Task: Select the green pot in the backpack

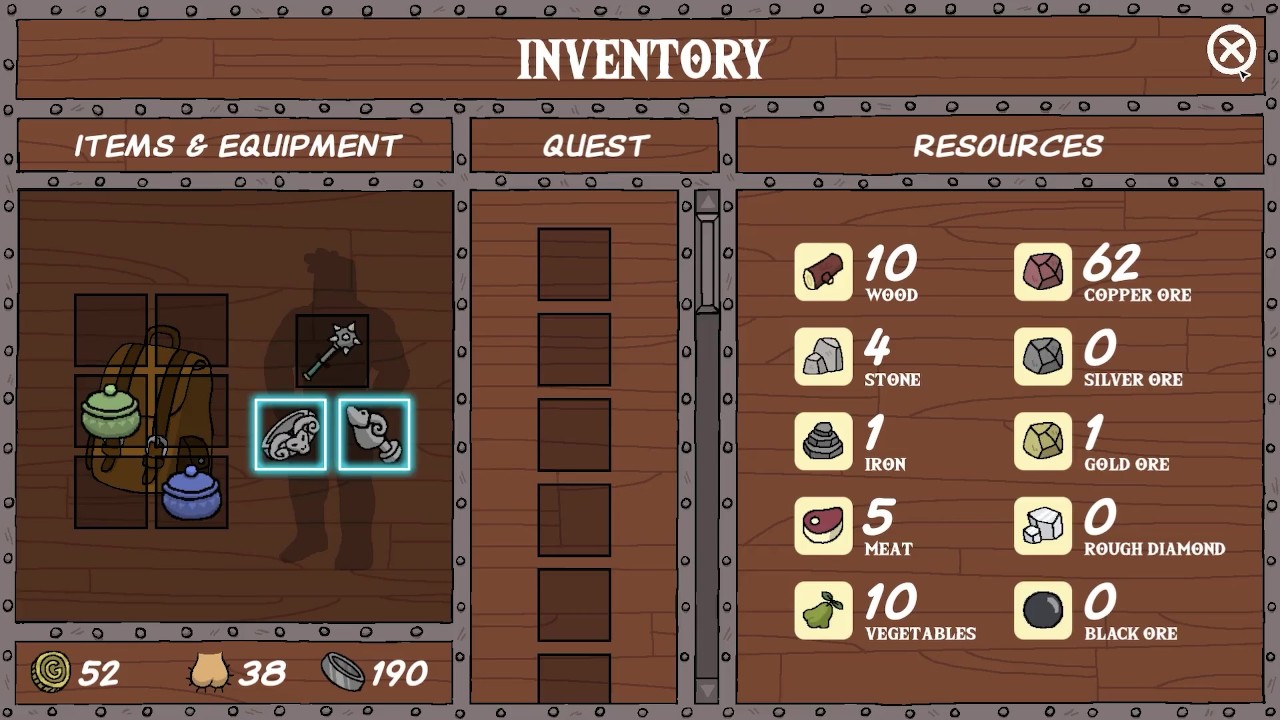Action: pyautogui.click(x=111, y=411)
